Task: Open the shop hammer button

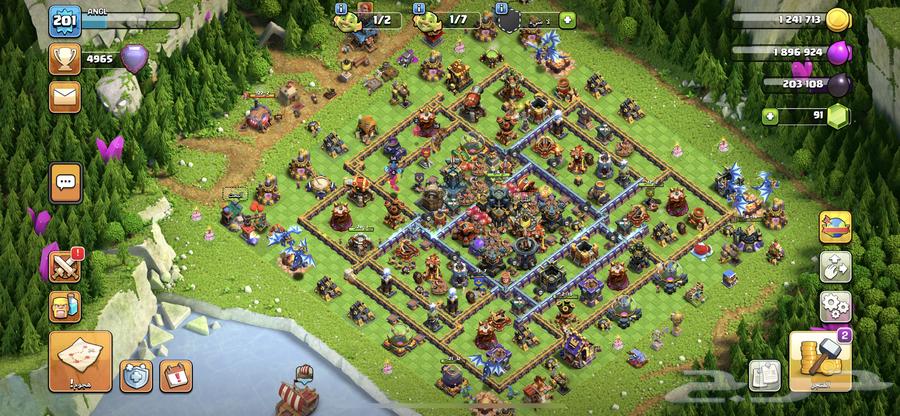Action: [x=818, y=360]
